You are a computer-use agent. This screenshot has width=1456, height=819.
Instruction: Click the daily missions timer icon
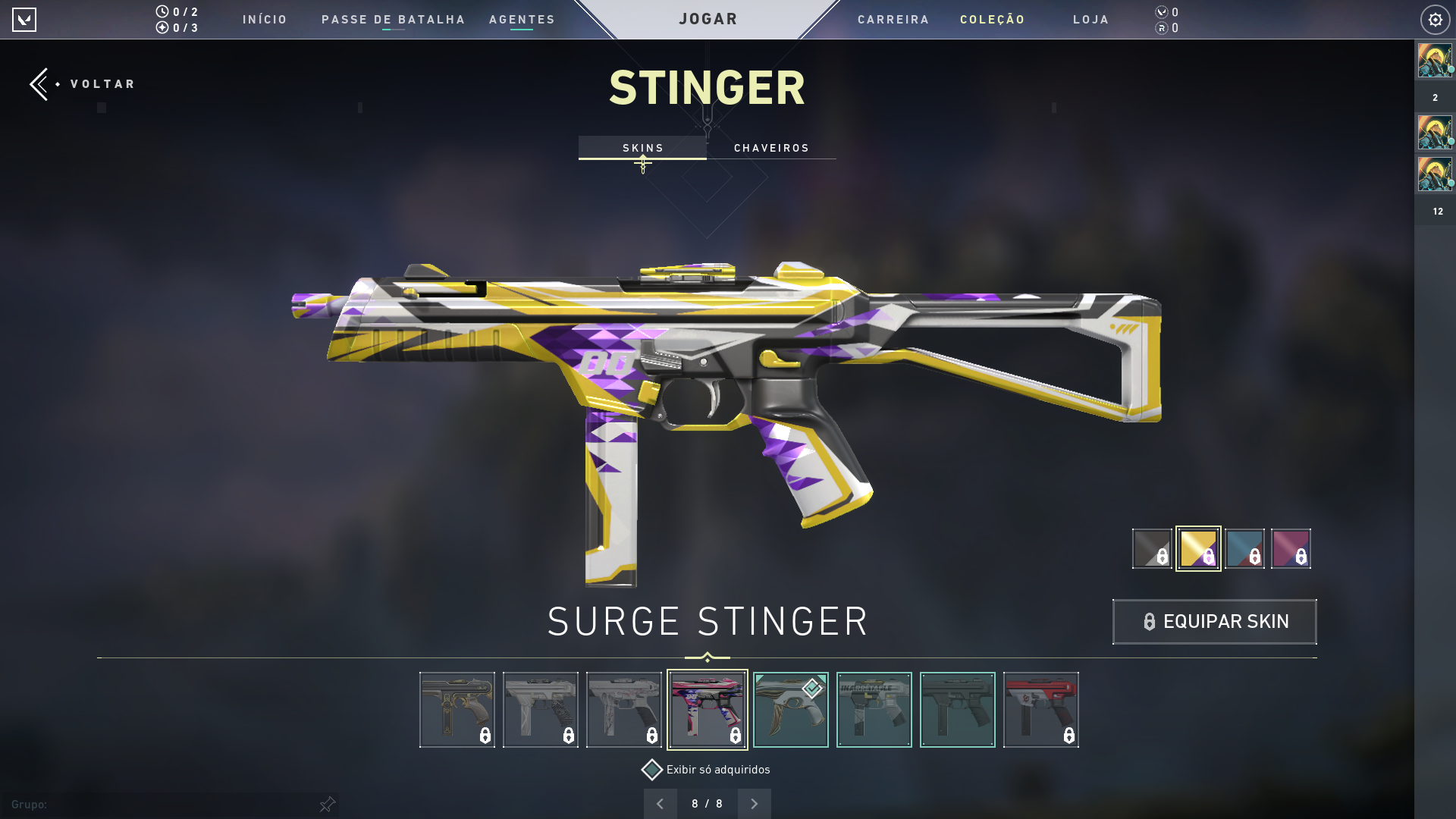[162, 12]
